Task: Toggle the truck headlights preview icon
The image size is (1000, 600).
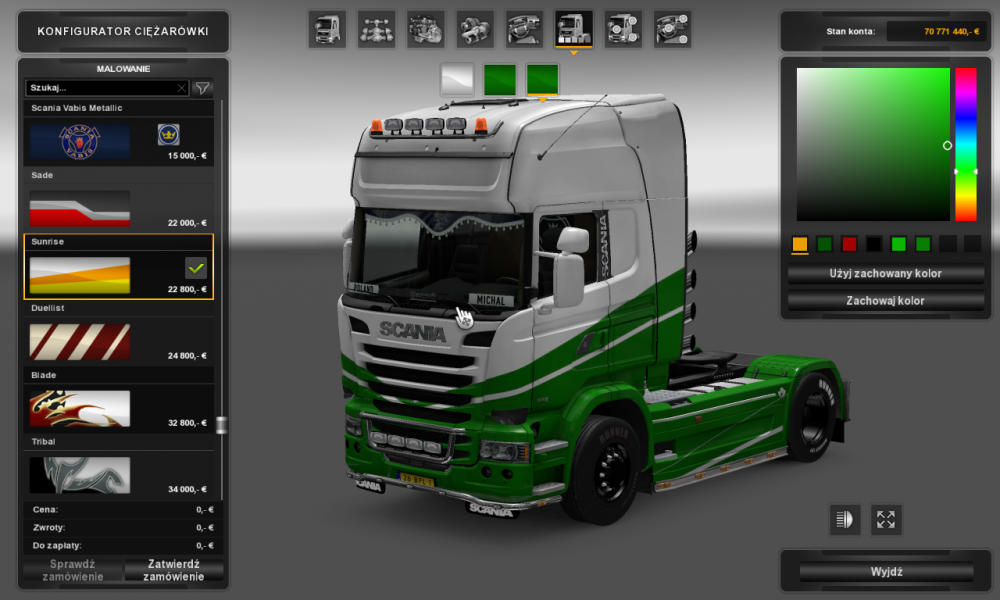Action: tap(845, 519)
